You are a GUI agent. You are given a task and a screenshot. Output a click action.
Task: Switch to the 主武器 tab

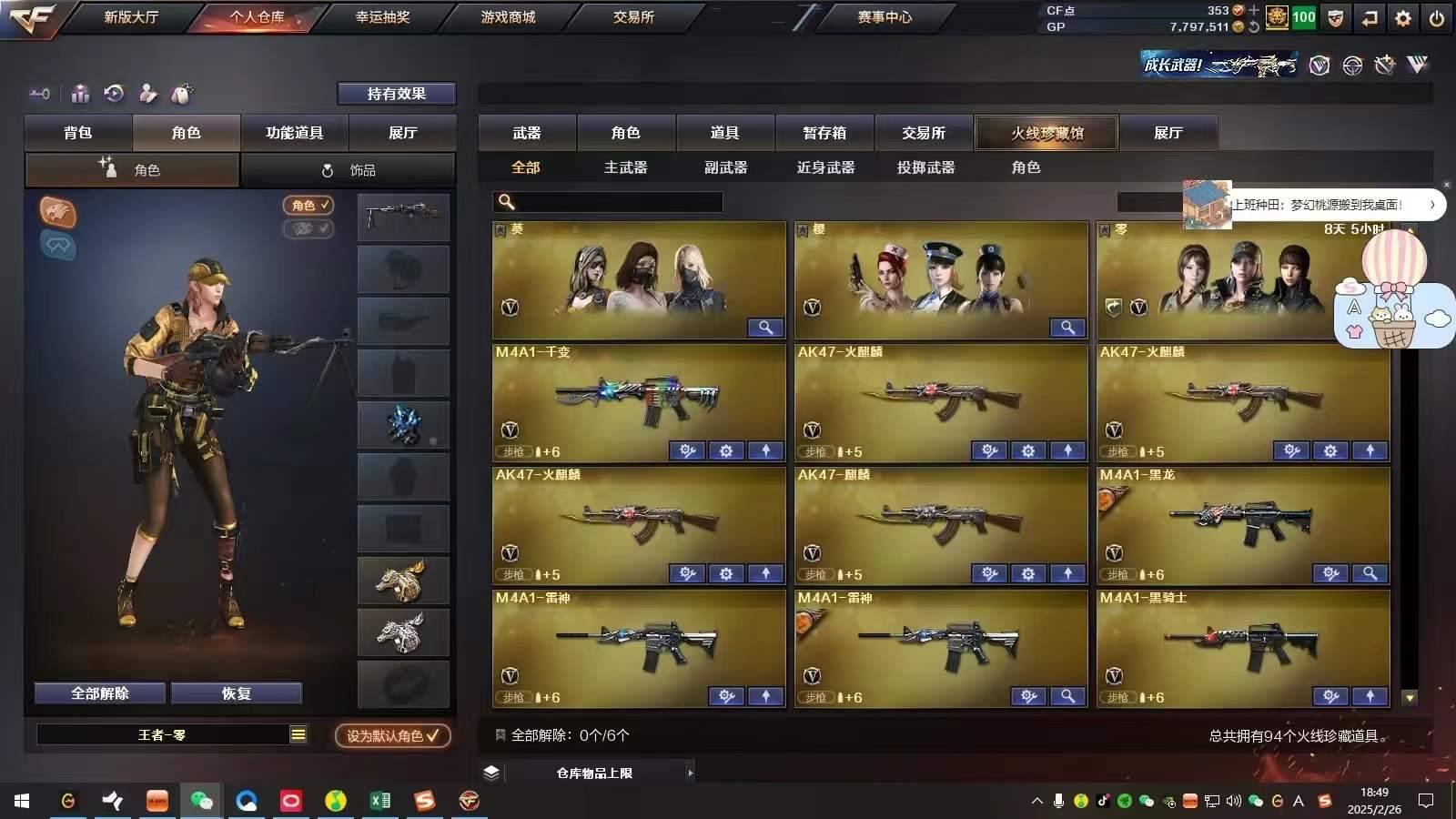(625, 167)
